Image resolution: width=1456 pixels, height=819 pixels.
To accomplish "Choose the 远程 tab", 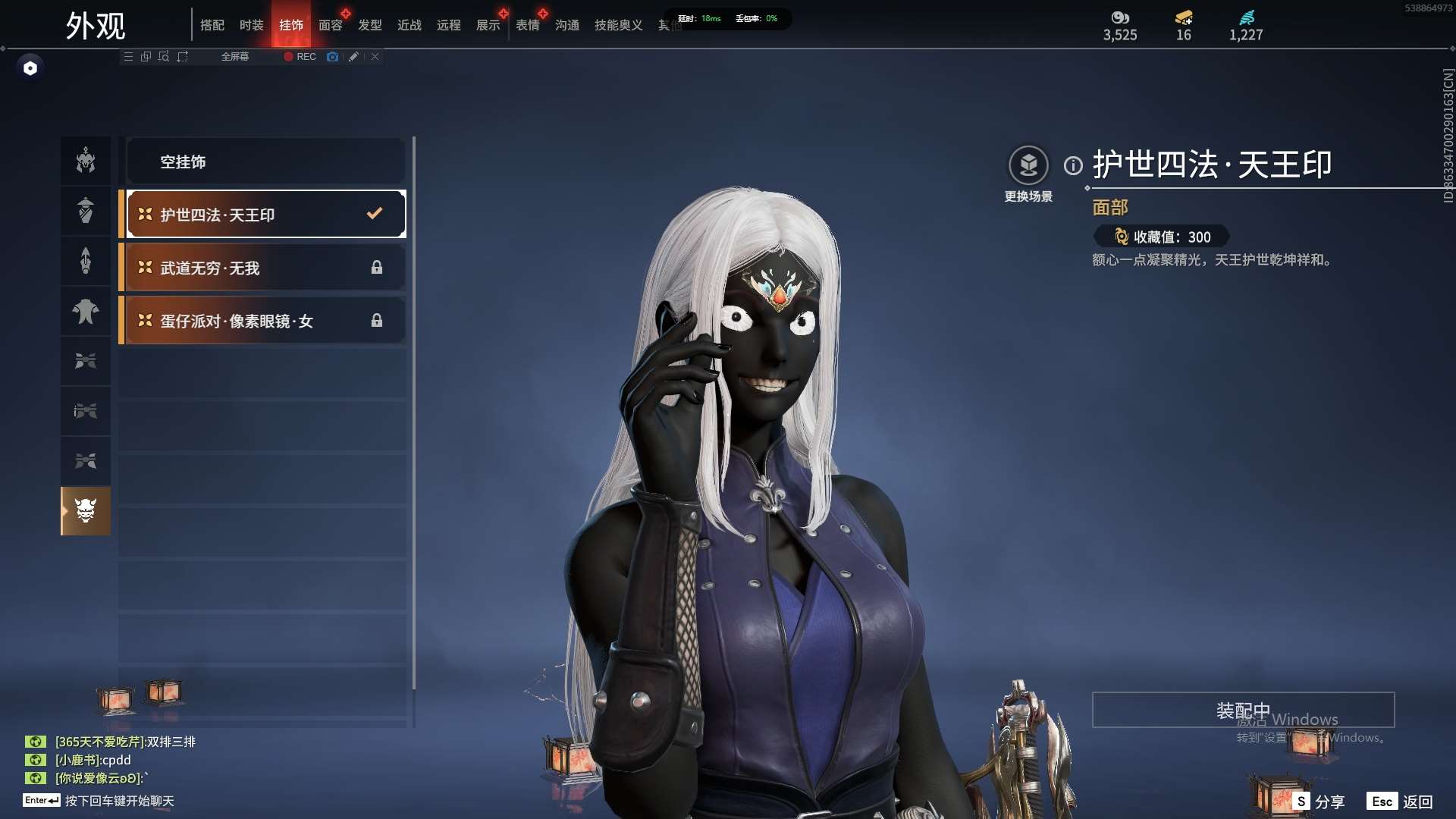I will coord(449,25).
